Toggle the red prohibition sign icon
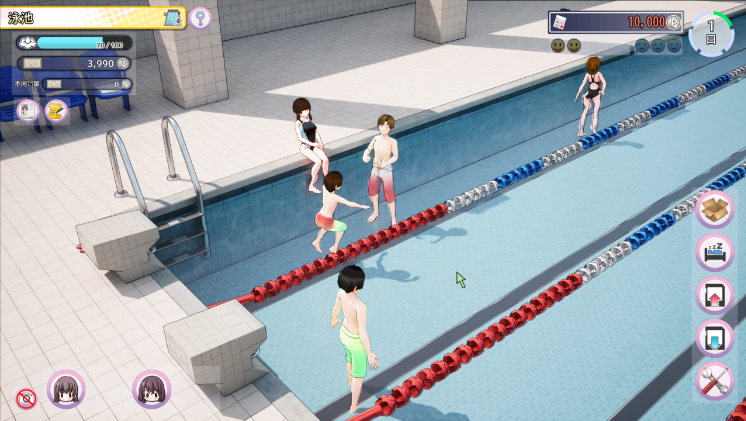 26,399
